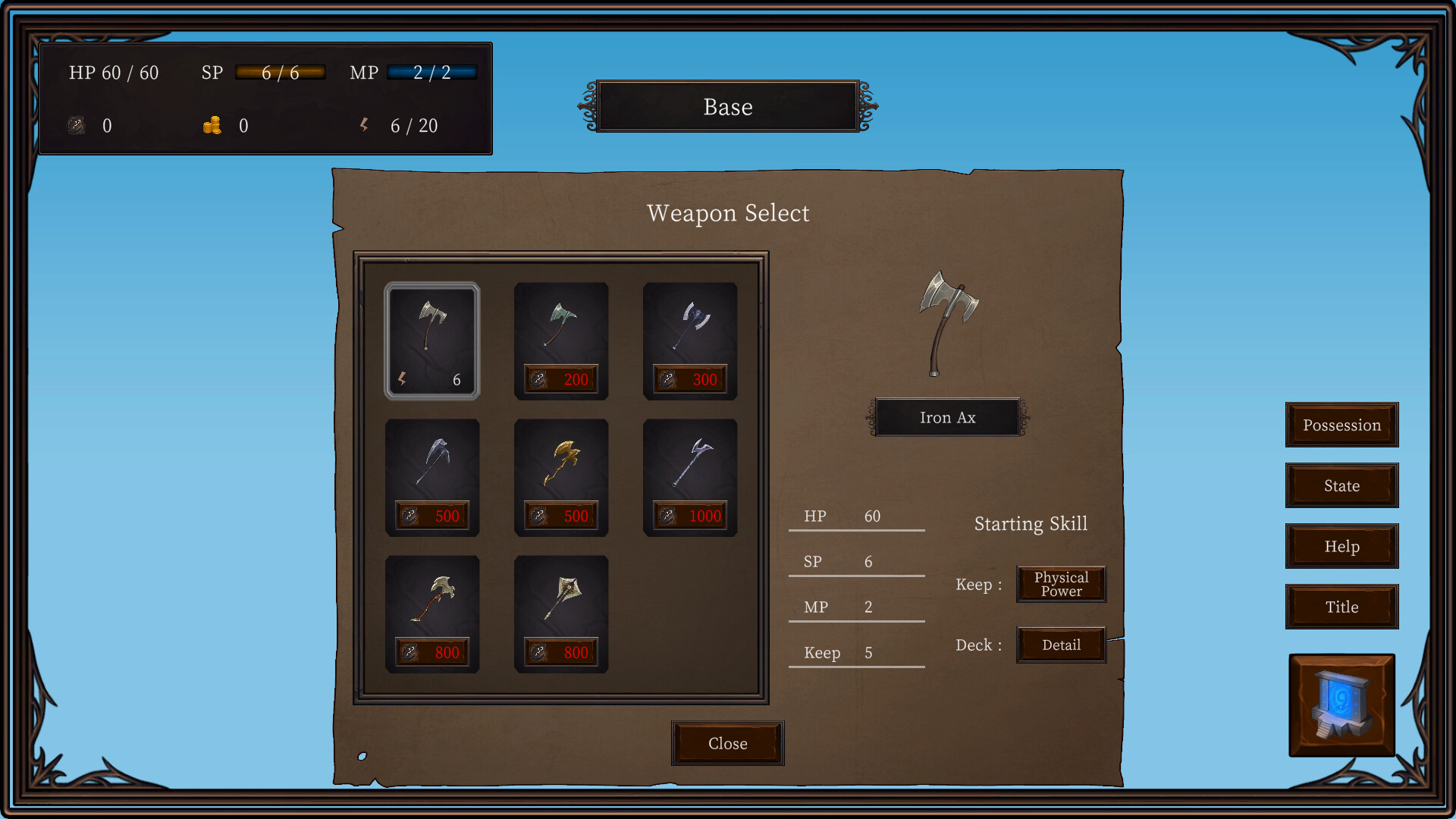This screenshot has width=1456, height=819.
Task: Click the left arrow beside the Base banner
Action: [x=588, y=106]
